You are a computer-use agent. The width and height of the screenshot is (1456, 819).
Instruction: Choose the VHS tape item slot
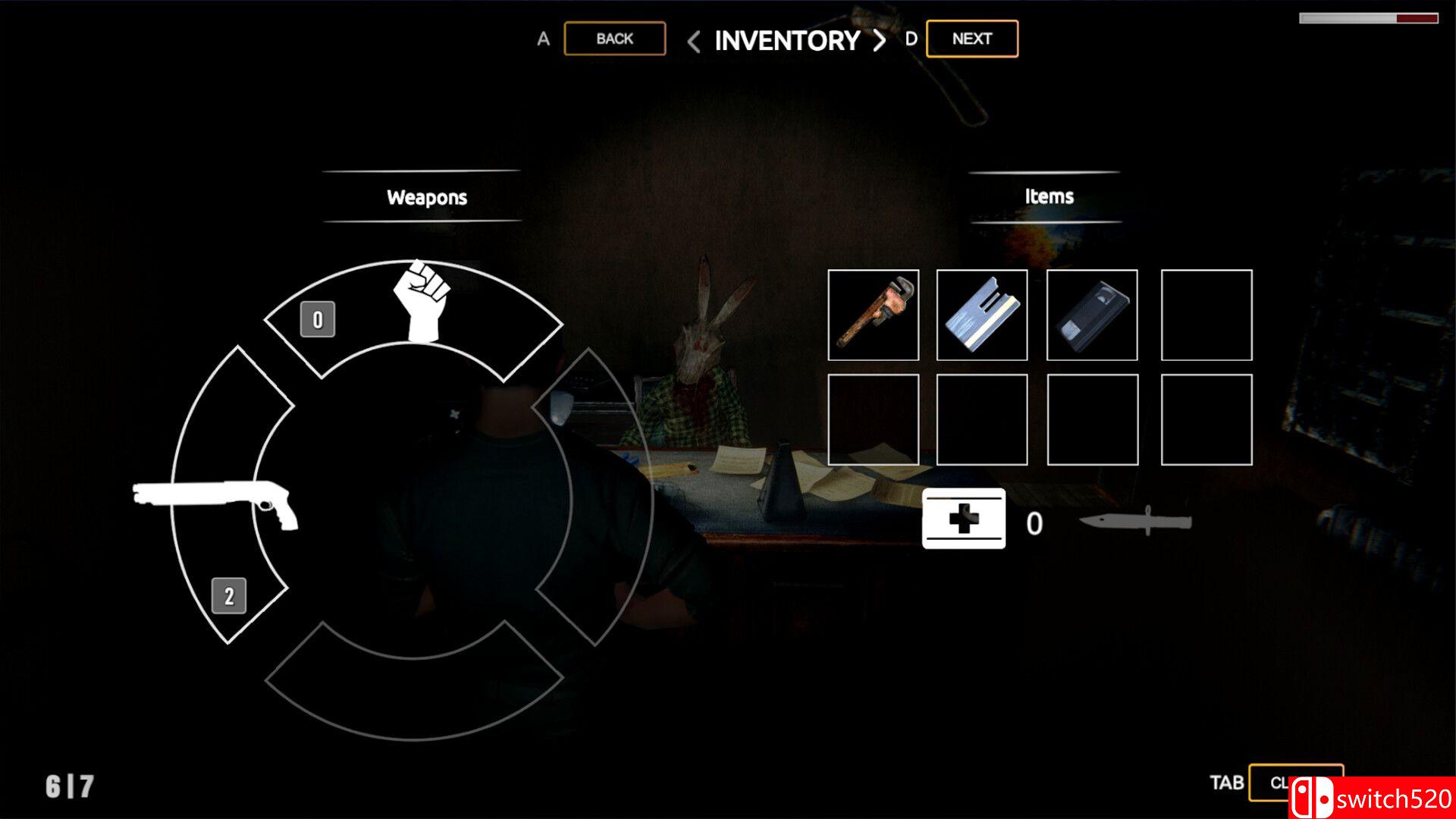[1092, 315]
